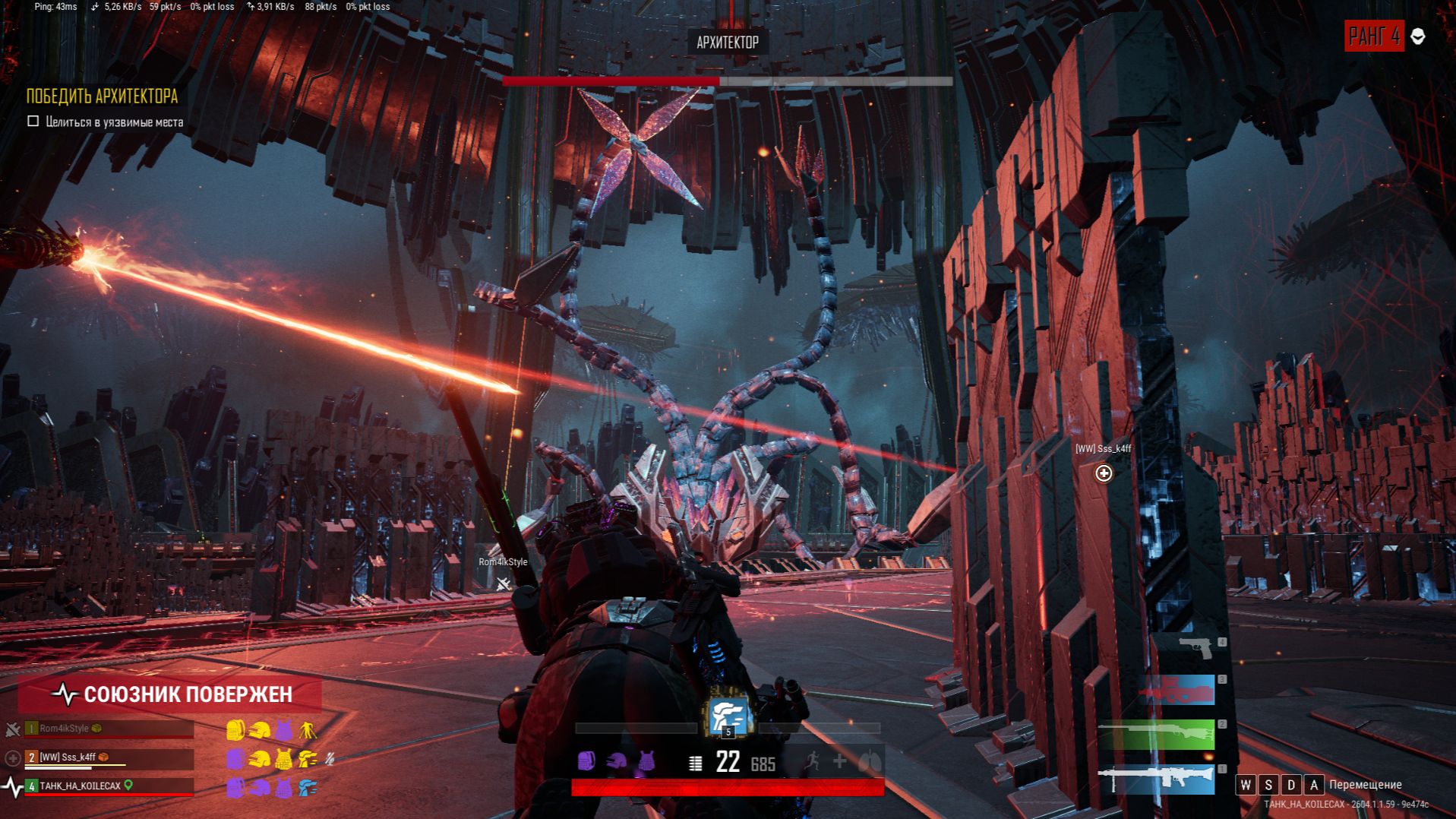Click the Союзник повержен ally-down banner
Image resolution: width=1456 pixels, height=819 pixels.
click(172, 694)
